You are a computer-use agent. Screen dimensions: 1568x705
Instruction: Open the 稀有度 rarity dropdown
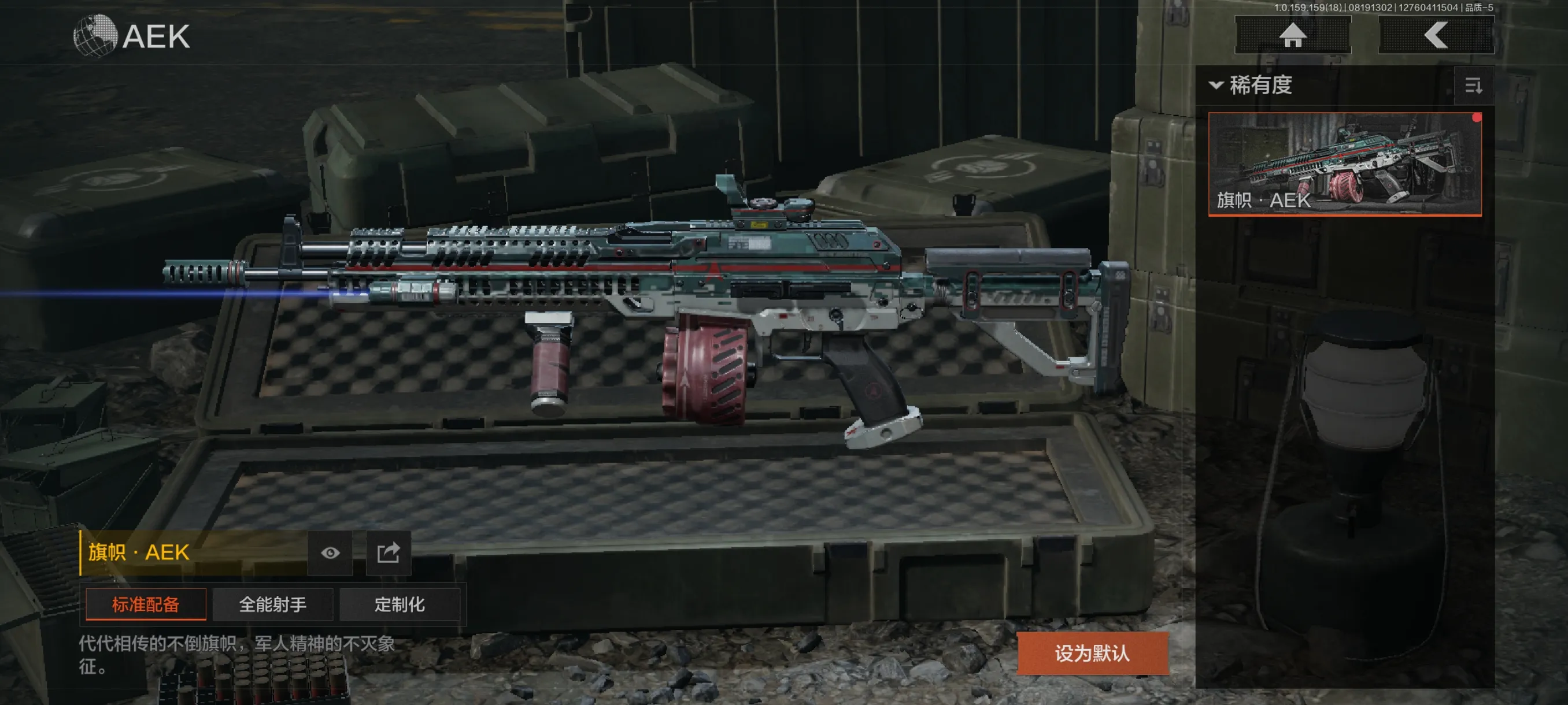click(1252, 85)
